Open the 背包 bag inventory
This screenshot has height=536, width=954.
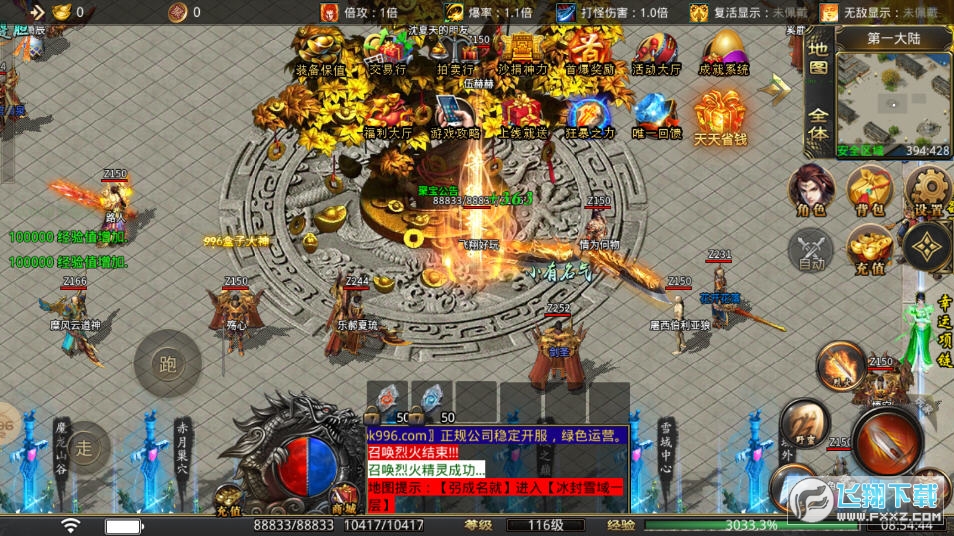click(x=869, y=190)
